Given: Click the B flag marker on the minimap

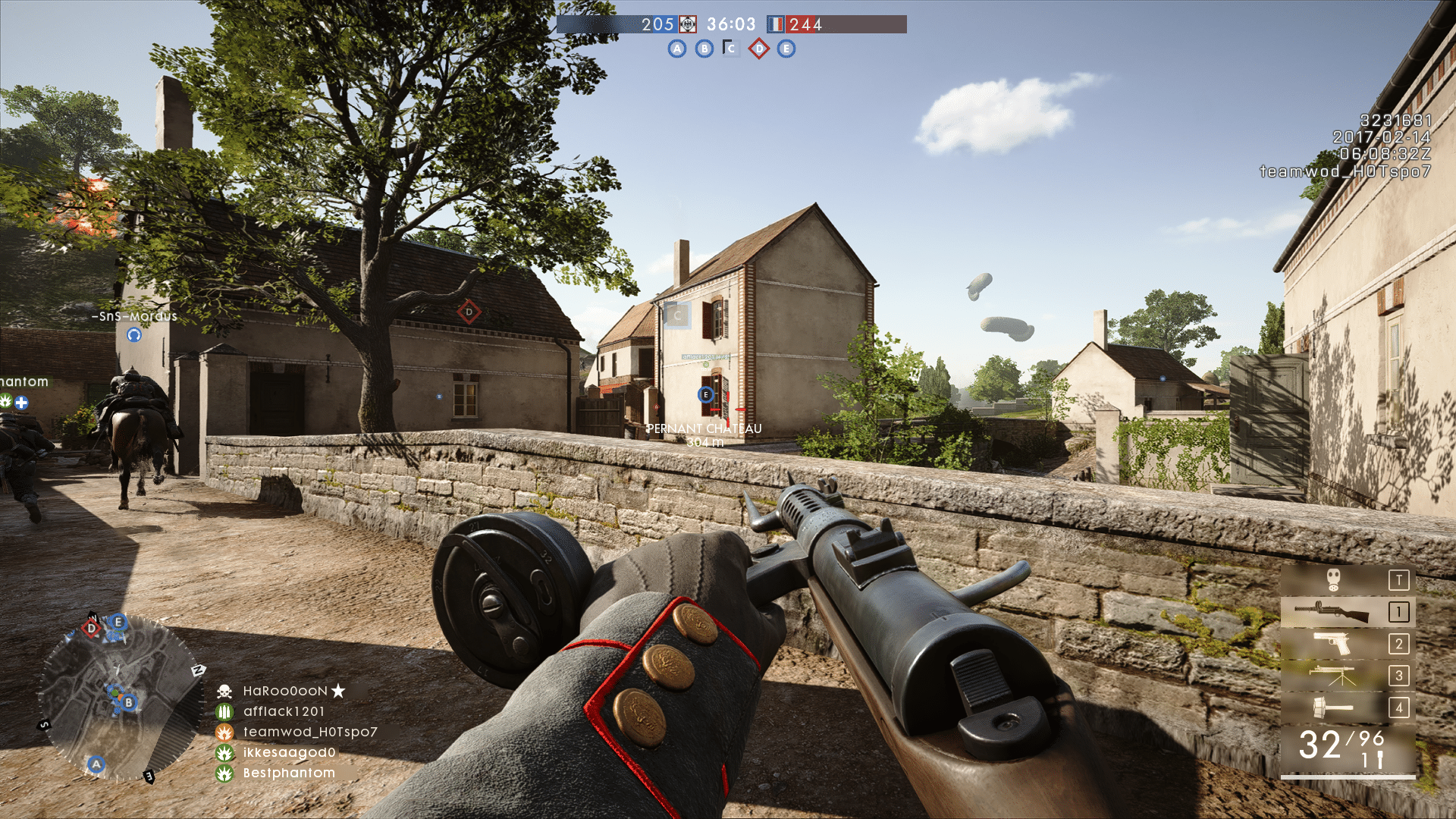Looking at the screenshot, I should pos(129,702).
